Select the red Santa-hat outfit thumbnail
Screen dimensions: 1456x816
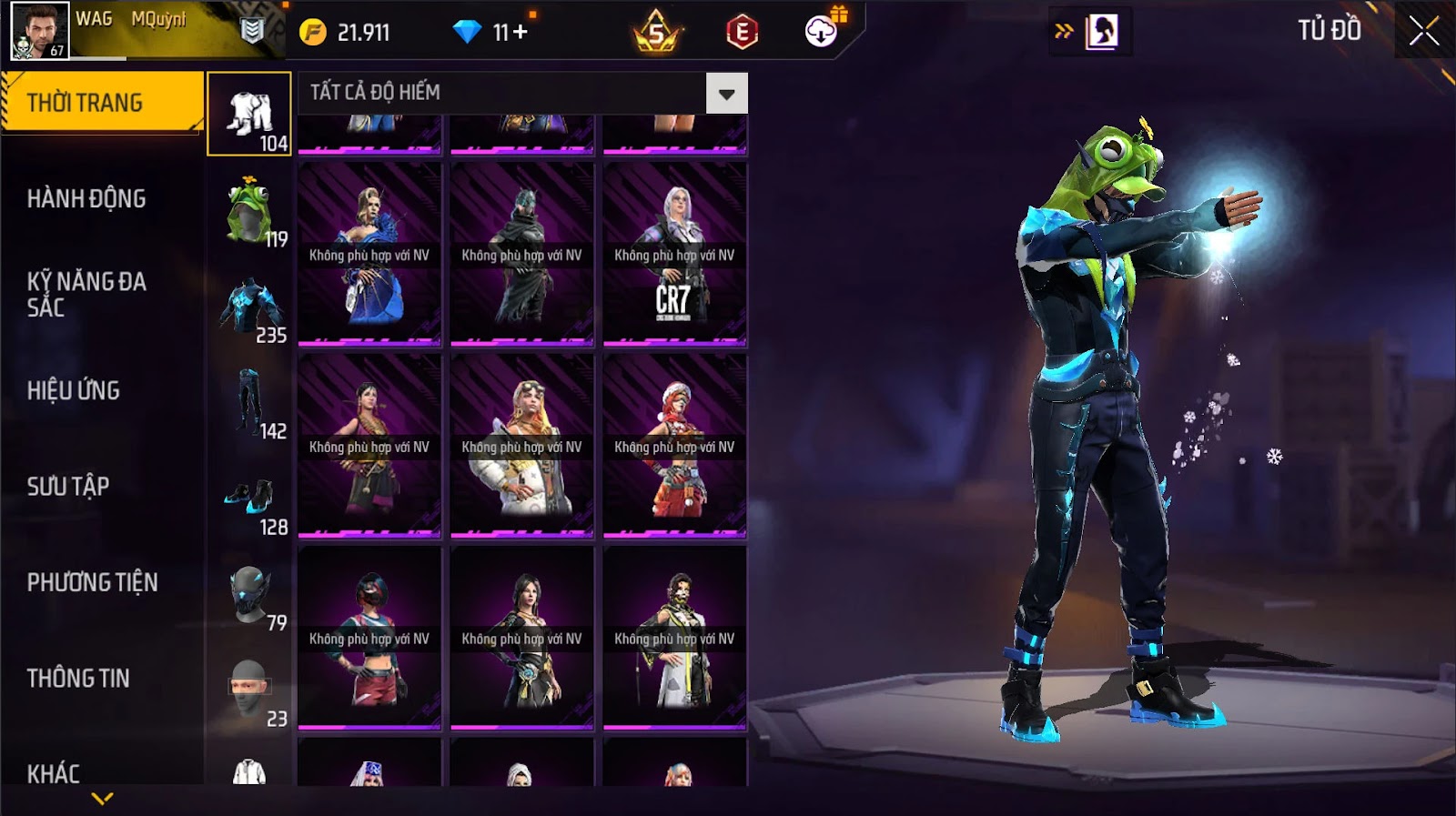click(x=674, y=446)
